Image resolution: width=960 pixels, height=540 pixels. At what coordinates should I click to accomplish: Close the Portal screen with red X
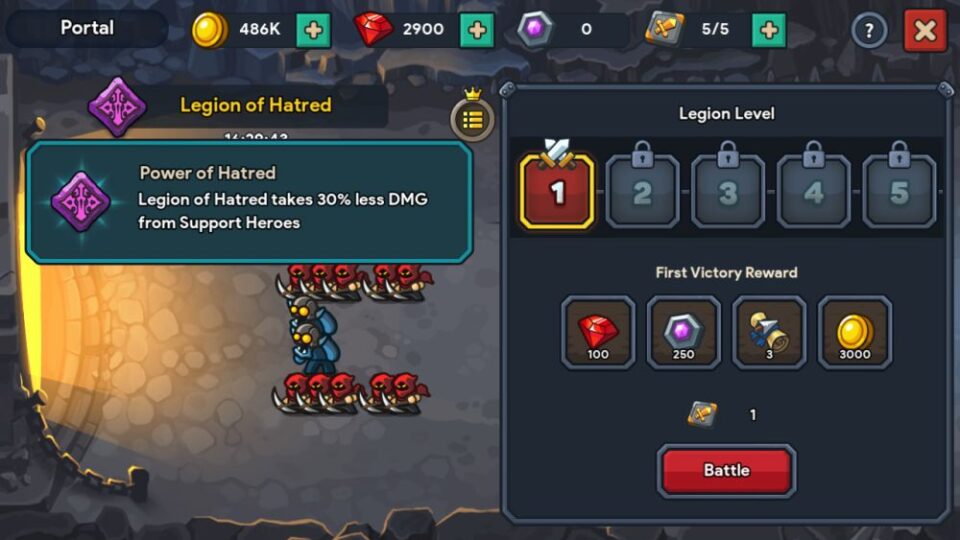coord(924,30)
